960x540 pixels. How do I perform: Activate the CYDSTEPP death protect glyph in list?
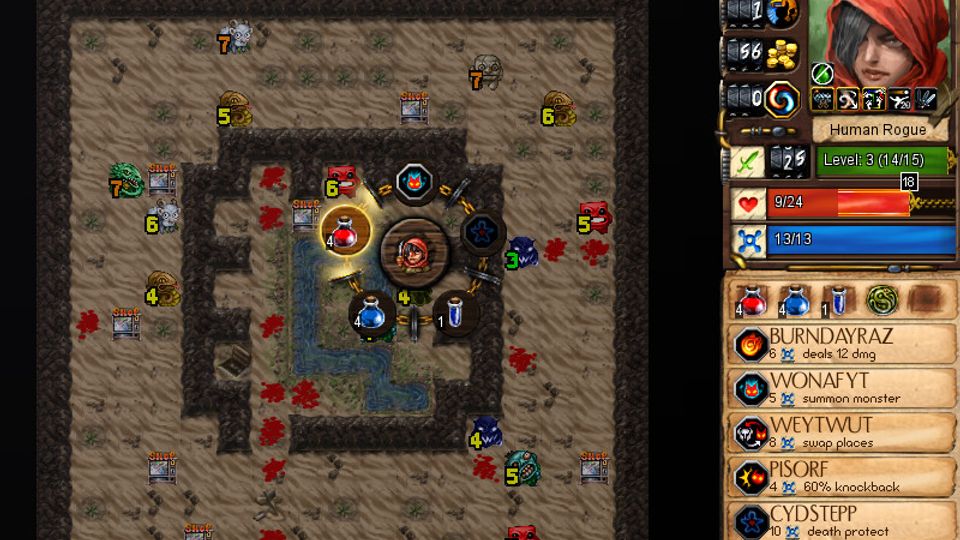pos(840,520)
